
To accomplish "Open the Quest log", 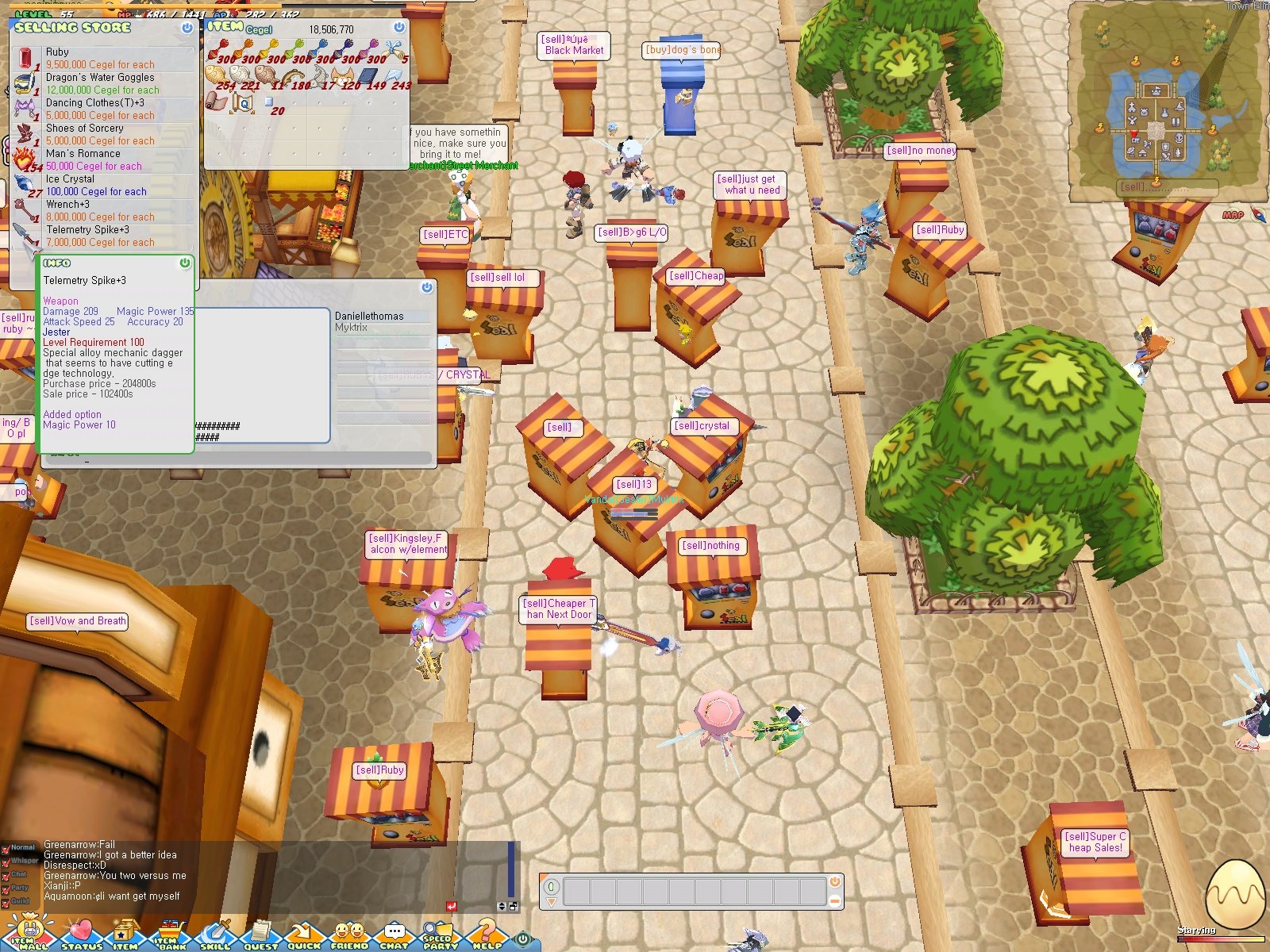I will point(260,939).
